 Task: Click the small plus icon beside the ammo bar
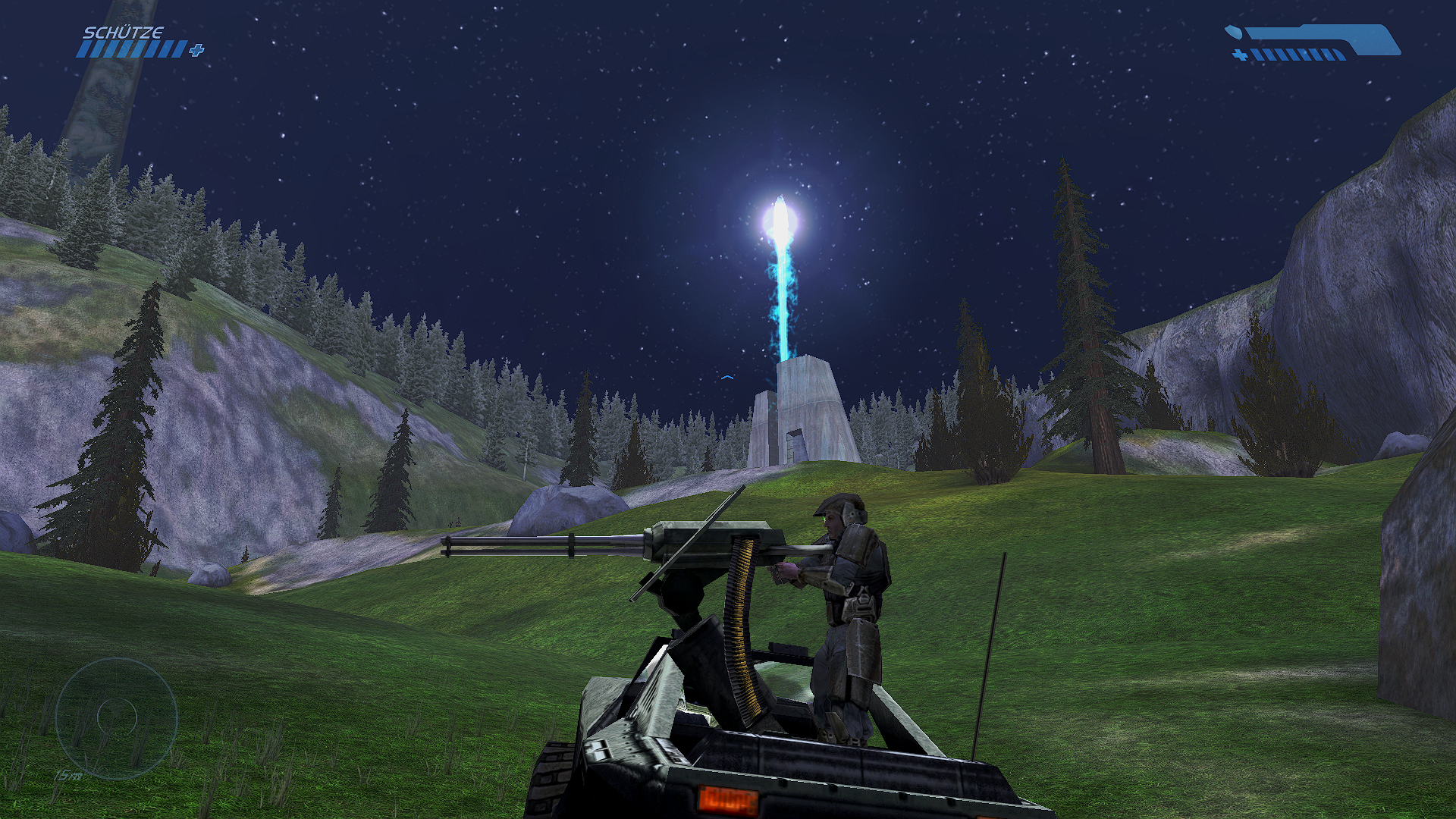[1240, 55]
